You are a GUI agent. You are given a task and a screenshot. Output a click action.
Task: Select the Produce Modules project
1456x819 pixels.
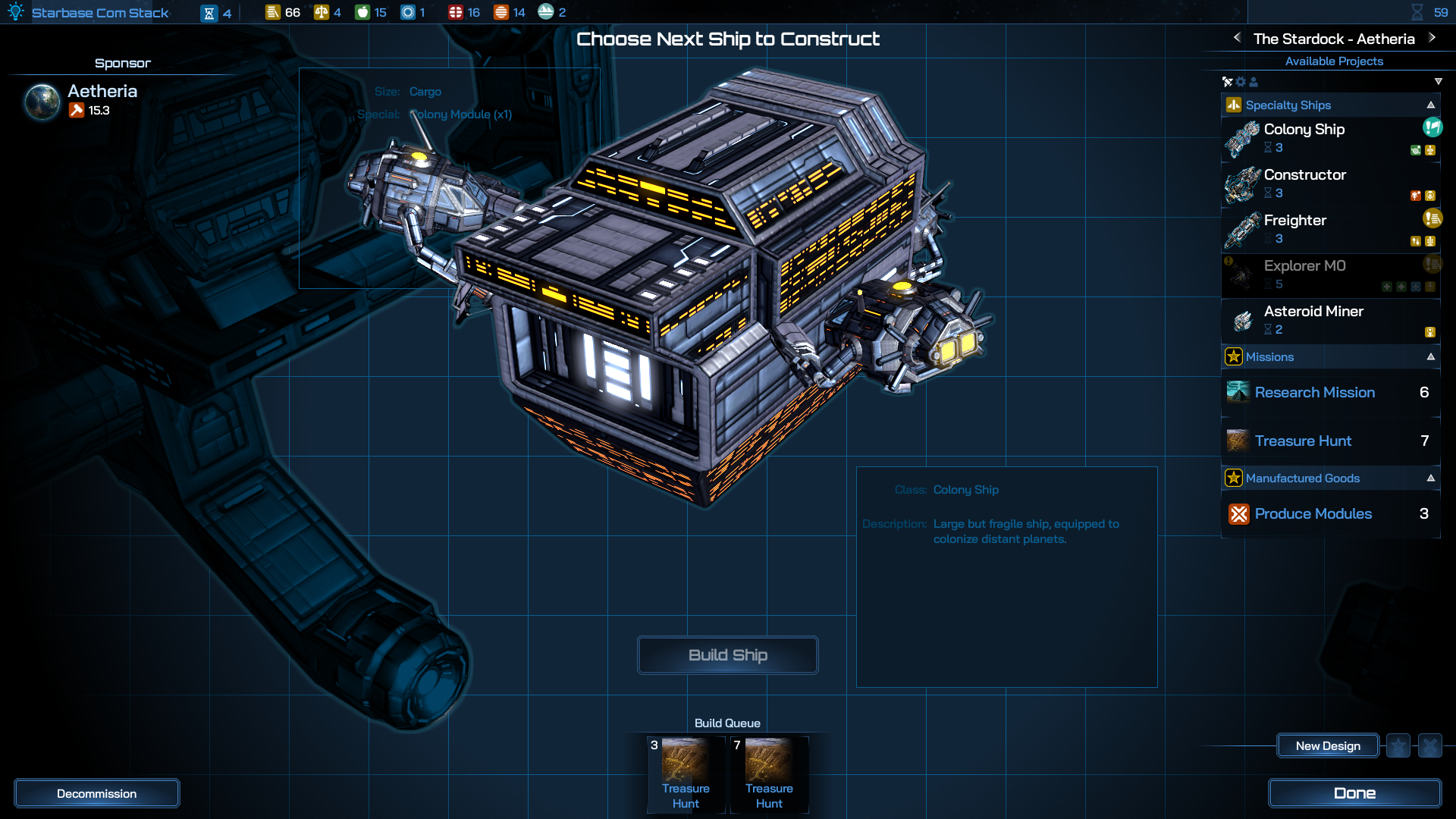(1313, 513)
